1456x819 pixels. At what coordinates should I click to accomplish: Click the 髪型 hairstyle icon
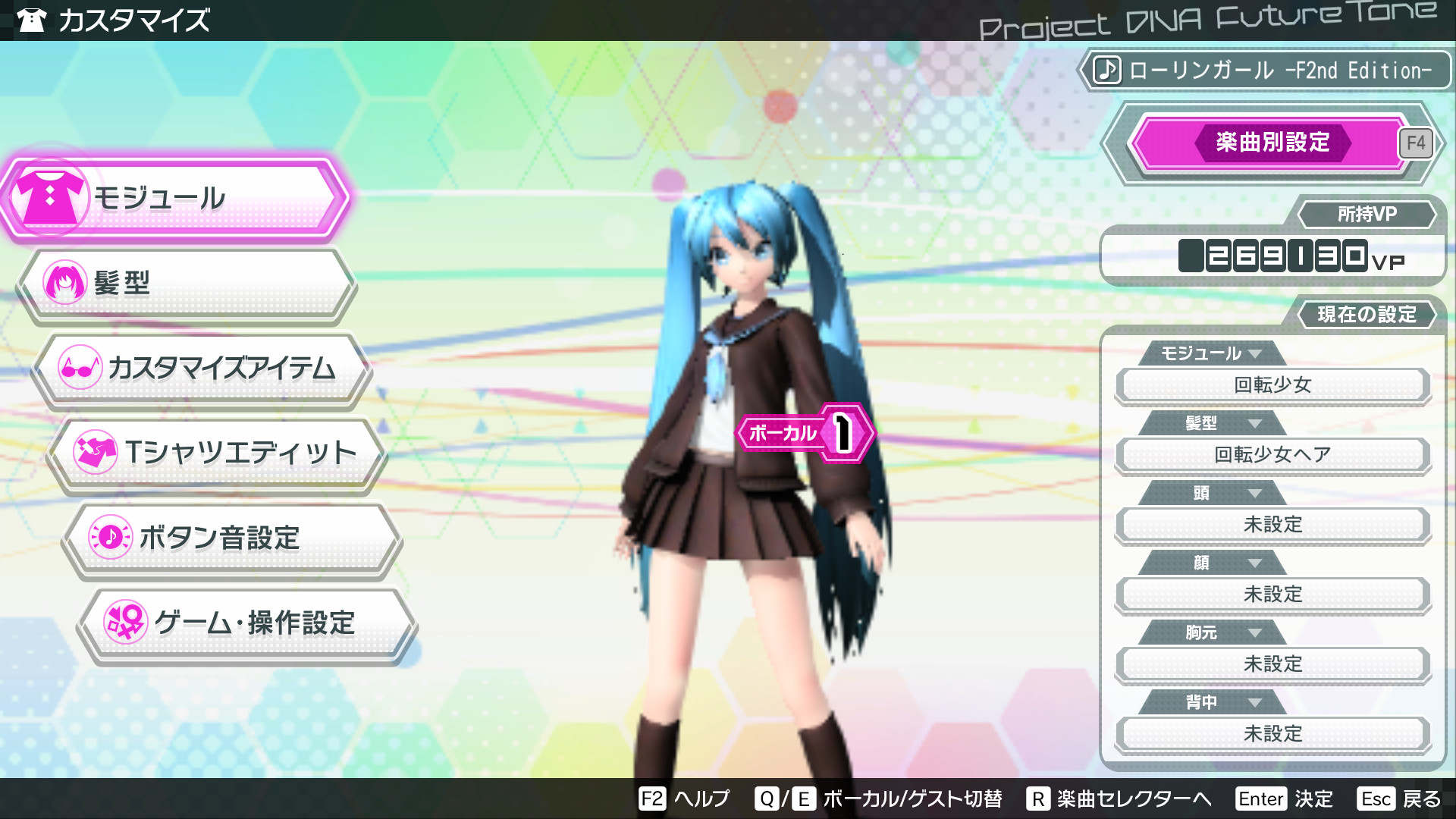tap(64, 281)
